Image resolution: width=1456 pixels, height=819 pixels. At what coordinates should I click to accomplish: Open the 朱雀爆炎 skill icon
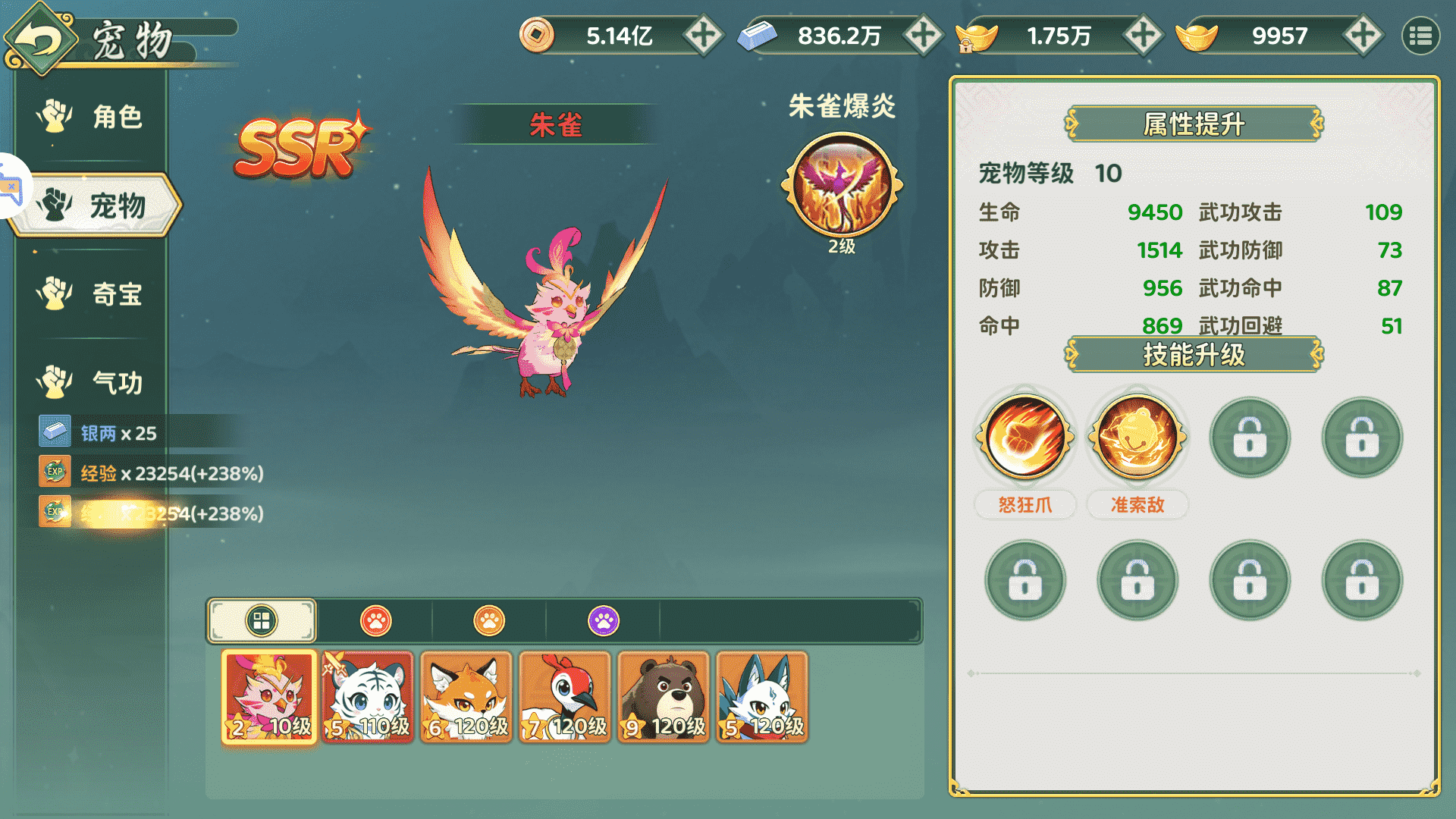842,186
